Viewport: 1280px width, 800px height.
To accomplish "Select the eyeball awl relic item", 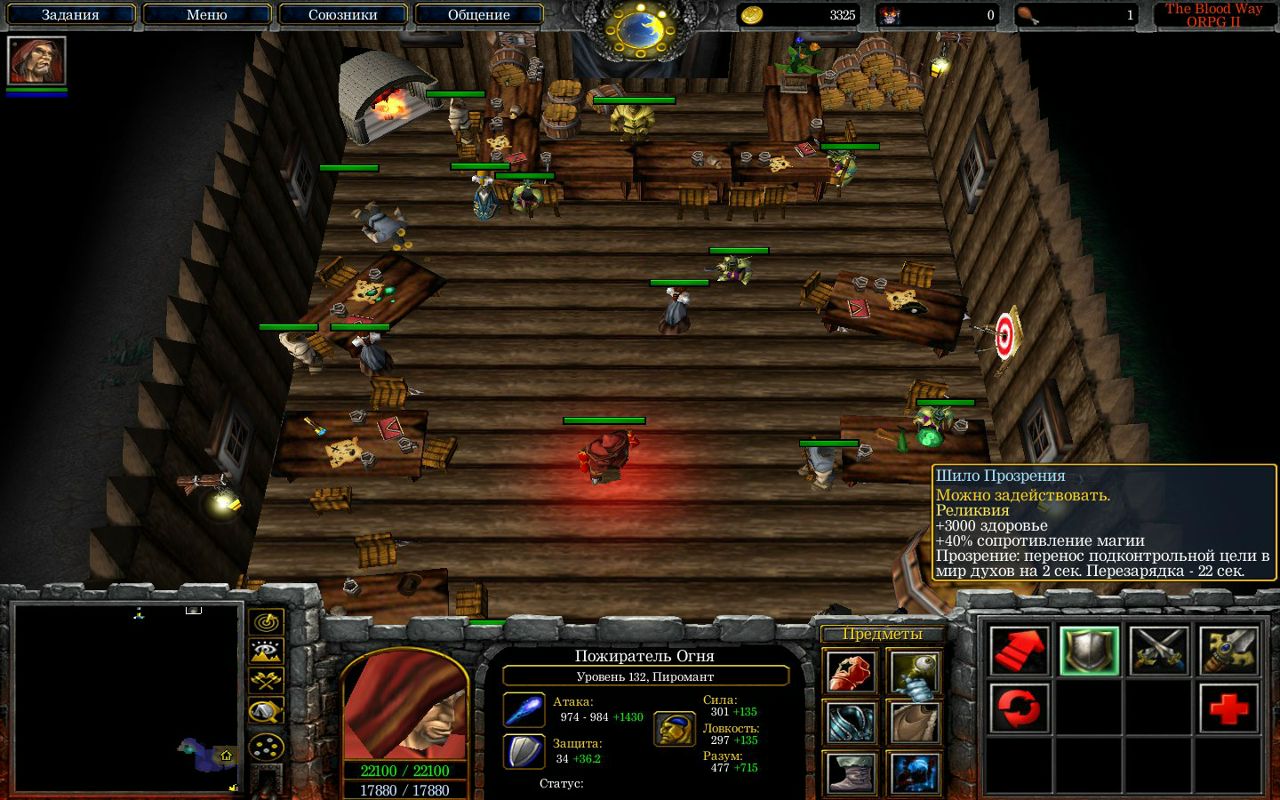I will tap(913, 671).
